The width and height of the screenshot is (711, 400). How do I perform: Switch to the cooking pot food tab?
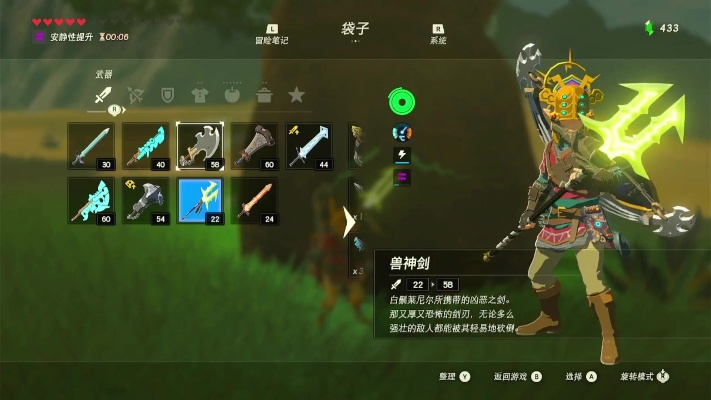click(x=264, y=95)
